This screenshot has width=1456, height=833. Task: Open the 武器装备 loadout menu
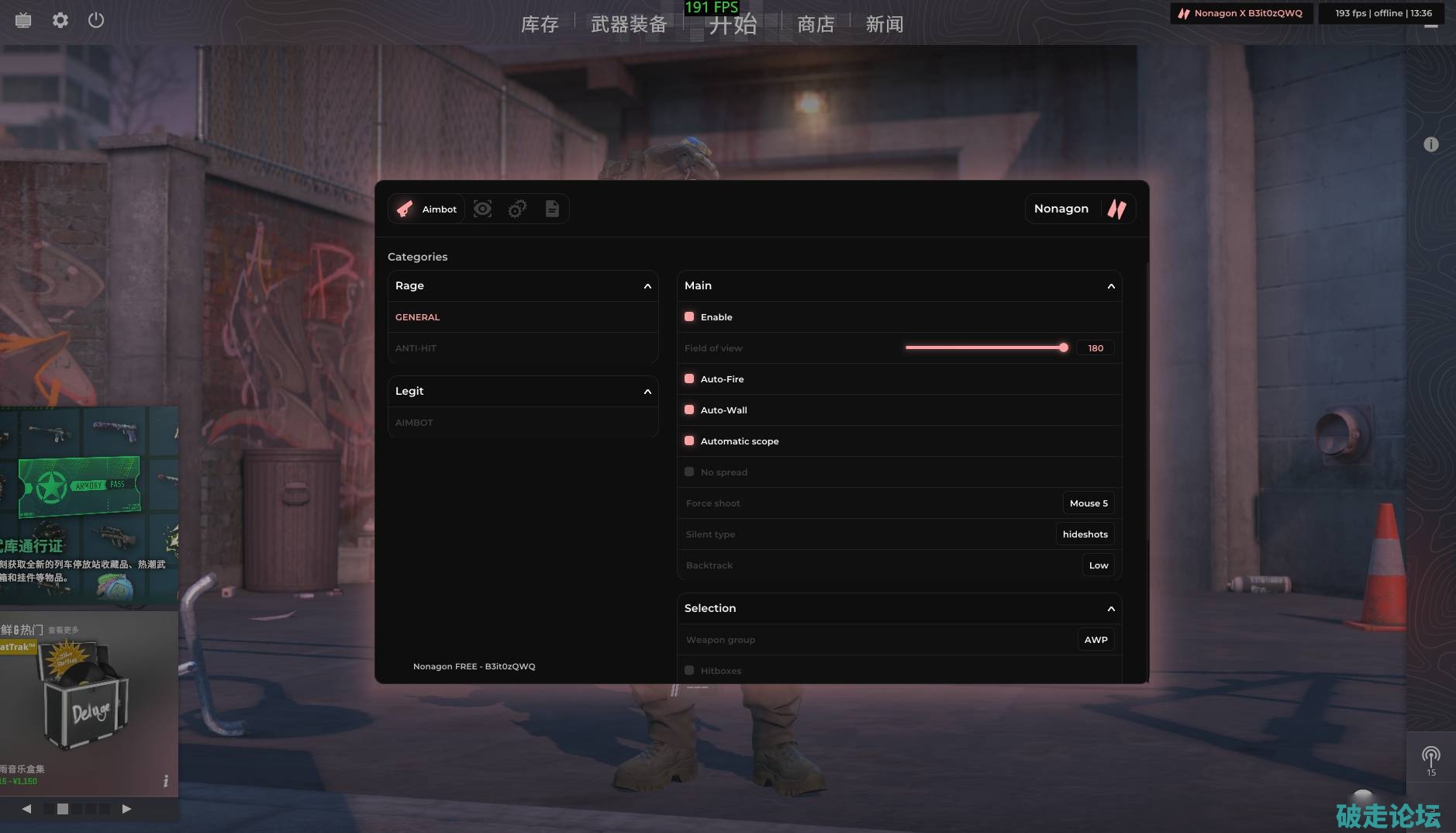coord(629,24)
